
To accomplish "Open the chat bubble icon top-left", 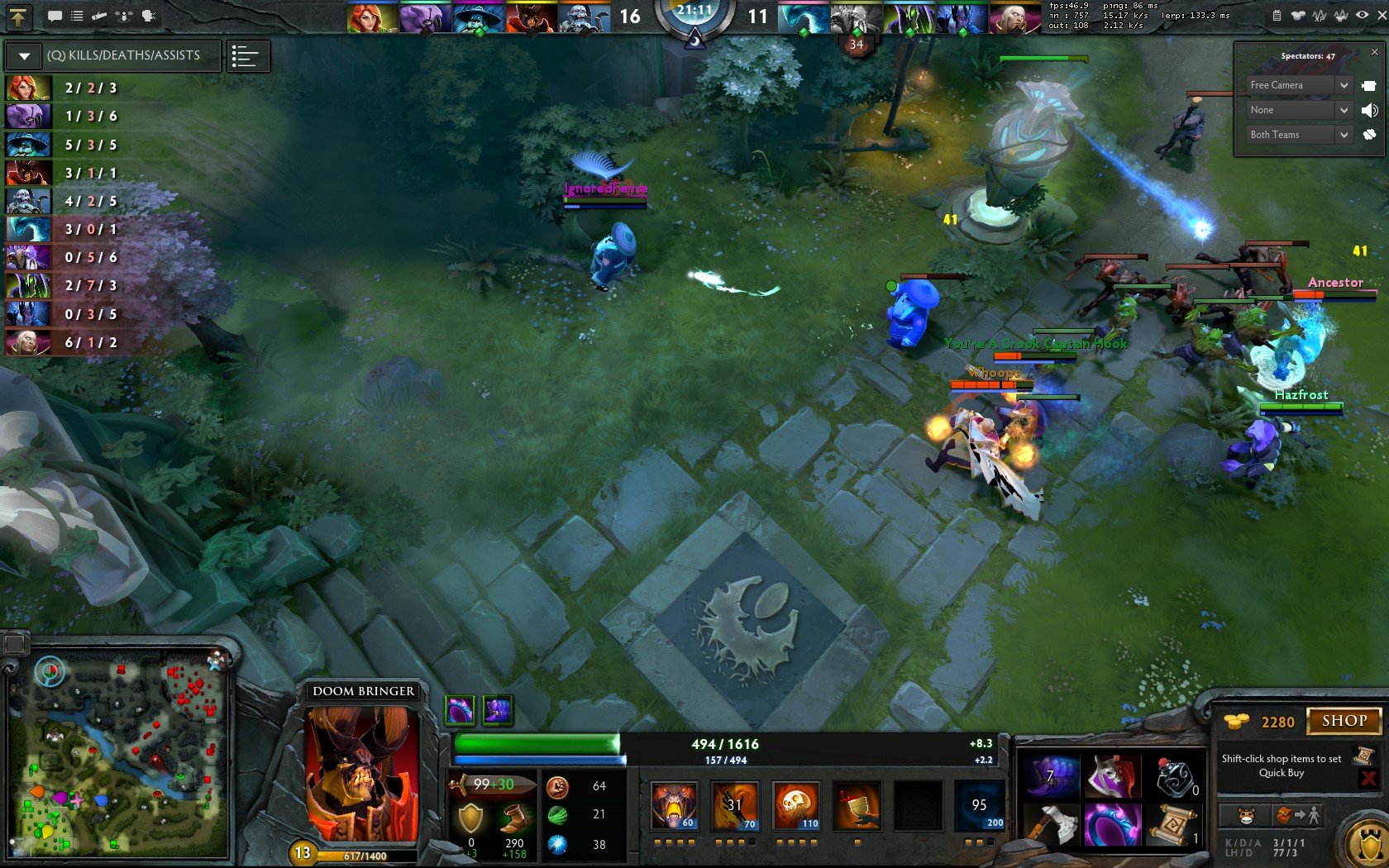I will pyautogui.click(x=55, y=16).
